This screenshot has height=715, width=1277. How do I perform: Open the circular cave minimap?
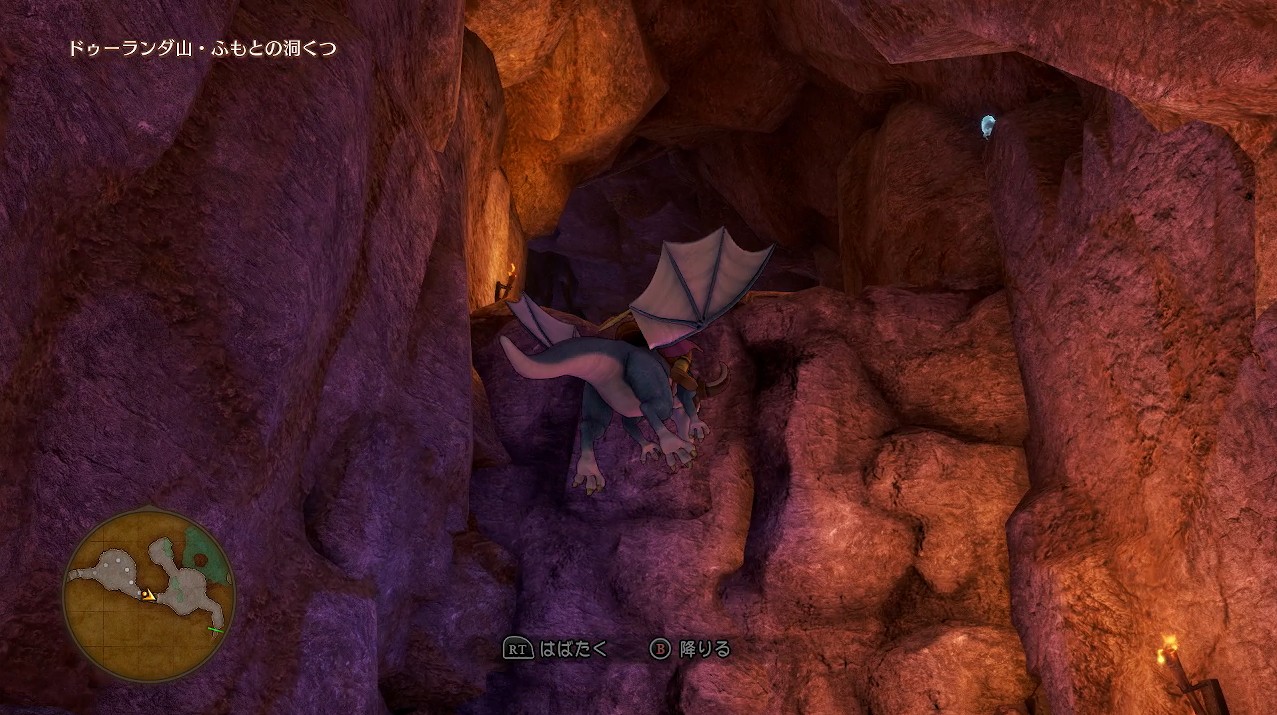point(149,595)
